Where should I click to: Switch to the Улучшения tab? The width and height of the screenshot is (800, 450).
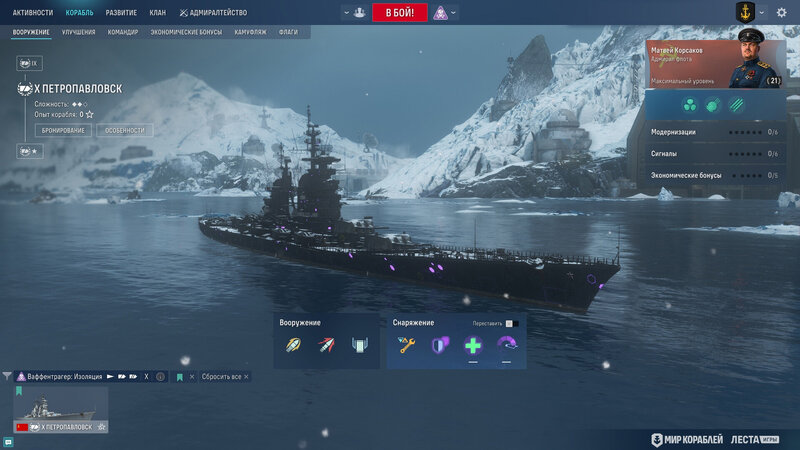pyautogui.click(x=79, y=33)
